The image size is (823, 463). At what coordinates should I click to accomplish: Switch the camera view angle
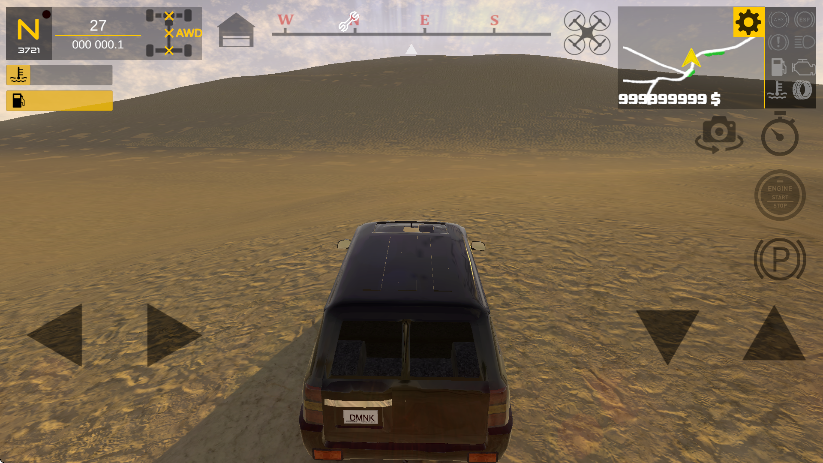[719, 133]
